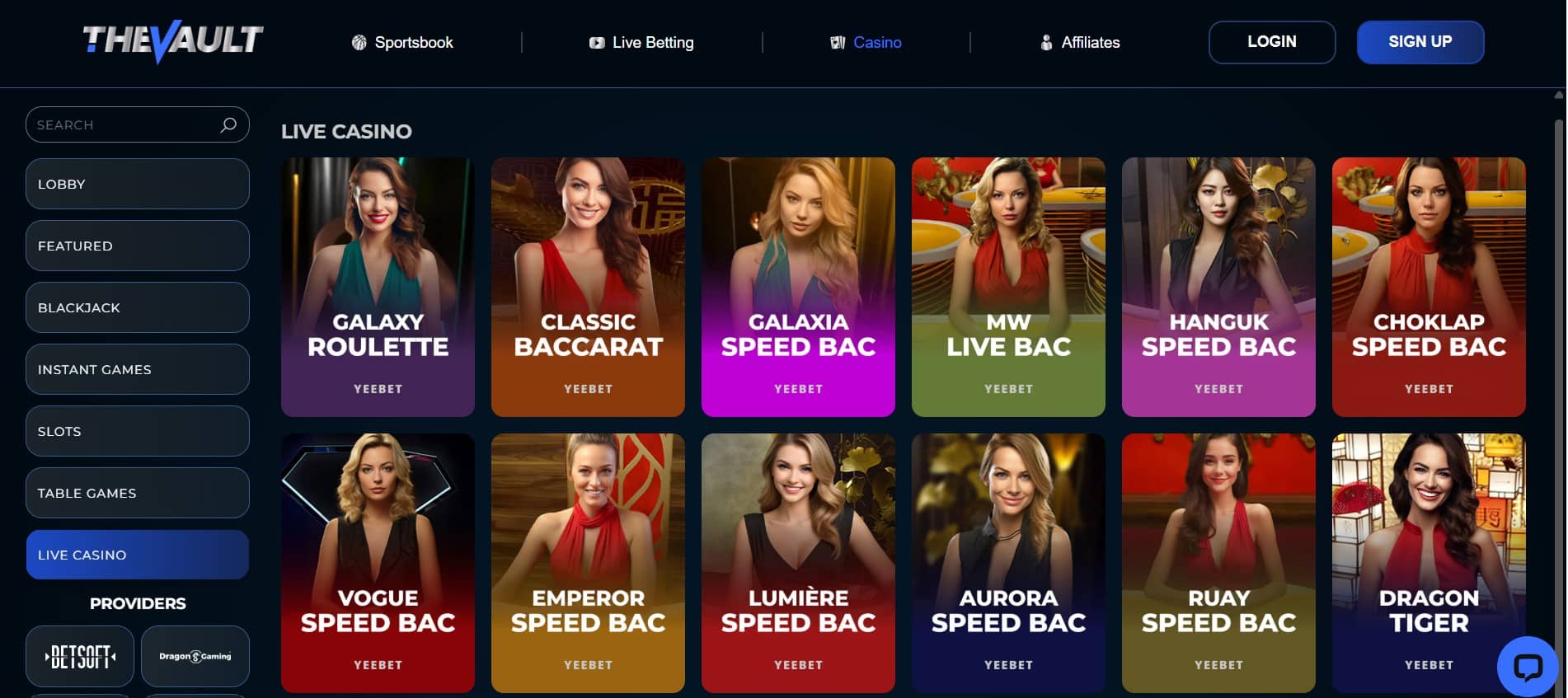1568x698 pixels.
Task: Click the LOGIN button
Action: pos(1271,42)
